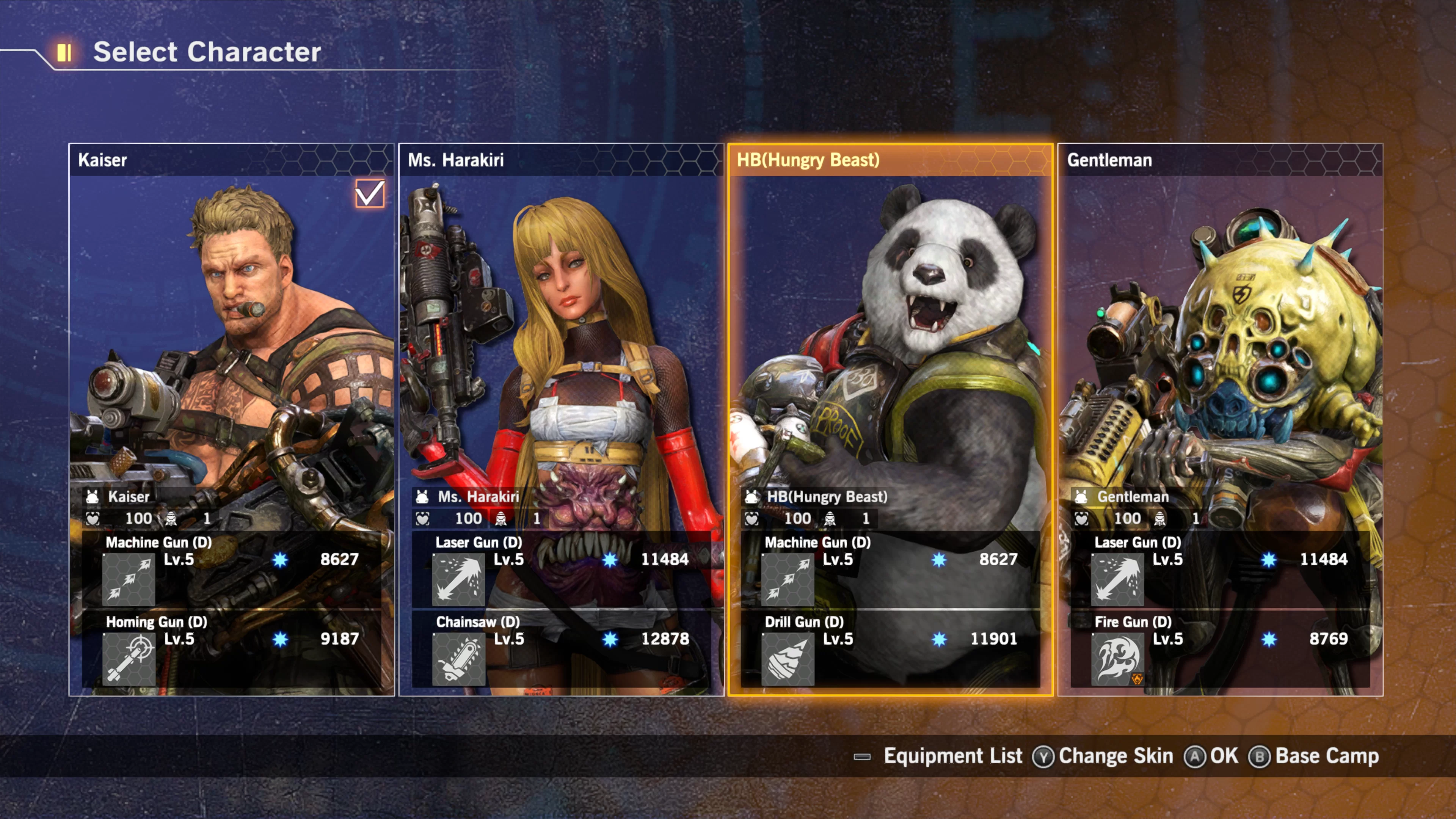Screen dimensions: 1456x819
Task: Toggle the checkmark on Kaiser's card
Action: click(x=370, y=194)
